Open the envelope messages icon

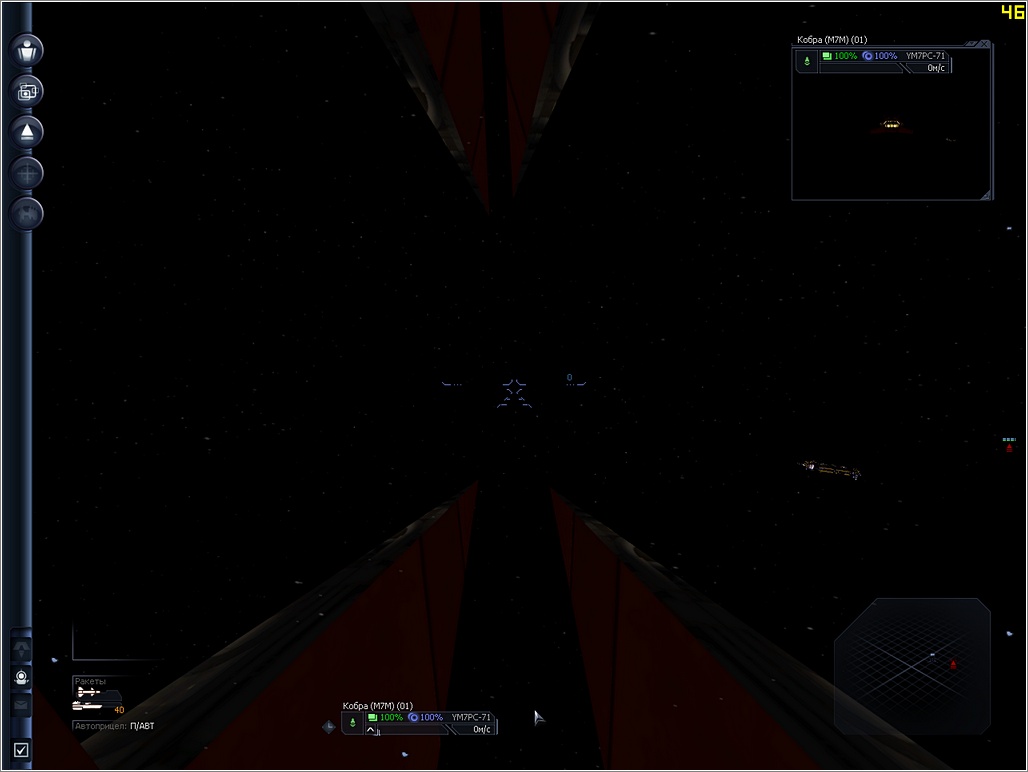[21, 704]
